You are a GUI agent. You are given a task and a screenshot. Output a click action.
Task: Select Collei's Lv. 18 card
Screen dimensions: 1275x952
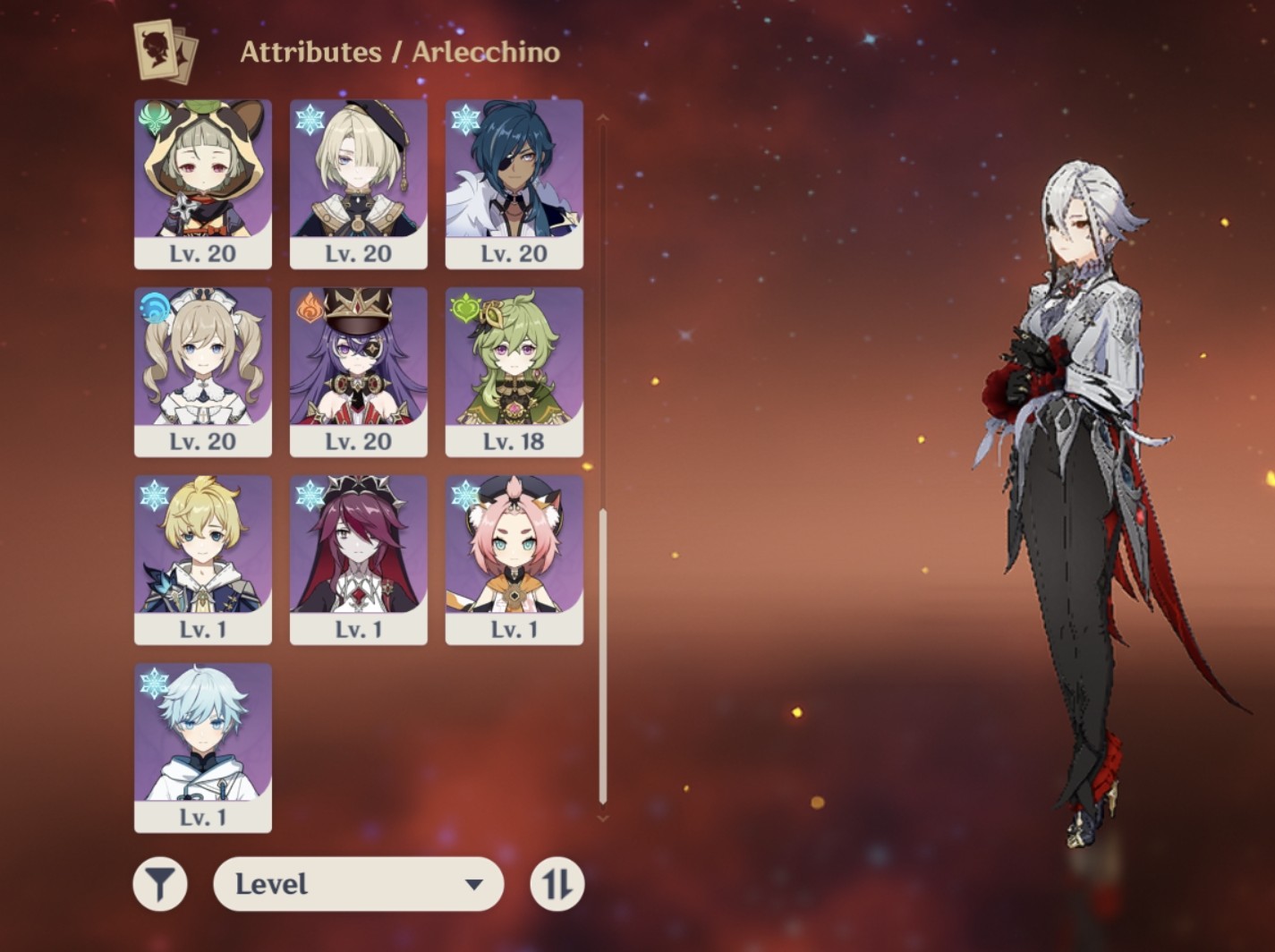point(514,367)
